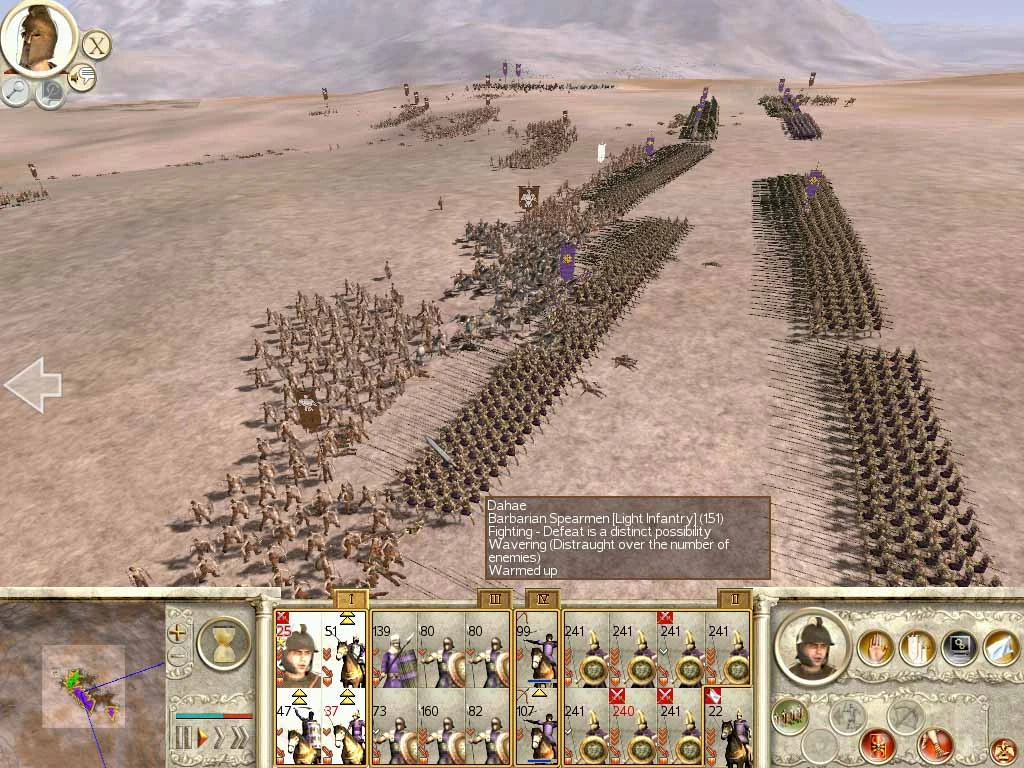Click the advisor's helmeted portrait
Screen dimensions: 1024x768
click(38, 37)
